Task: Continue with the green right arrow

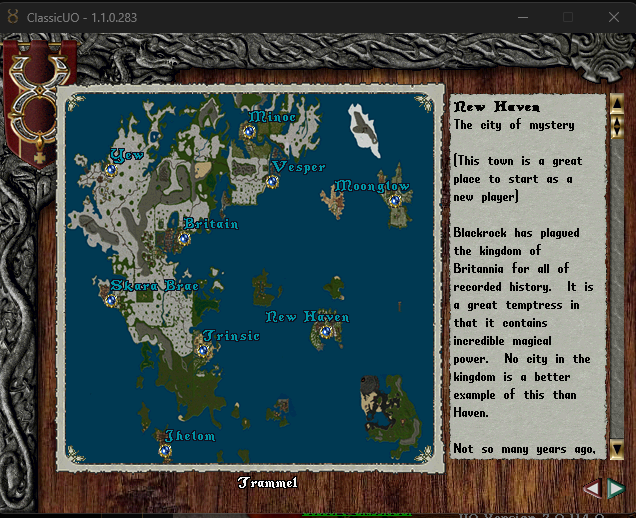Action: pyautogui.click(x=616, y=488)
